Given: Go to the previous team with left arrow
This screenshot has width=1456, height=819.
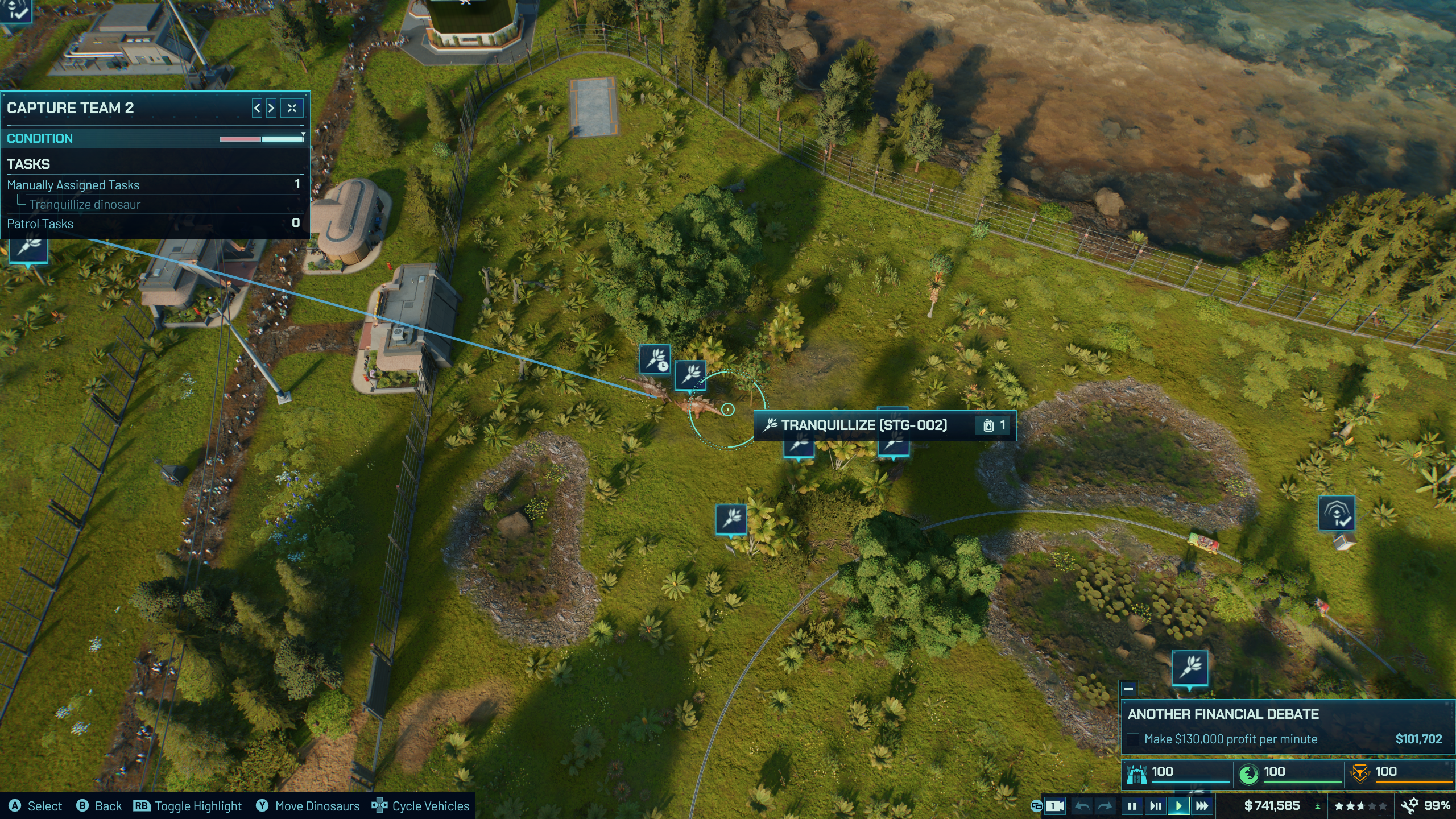Looking at the screenshot, I should [x=257, y=108].
